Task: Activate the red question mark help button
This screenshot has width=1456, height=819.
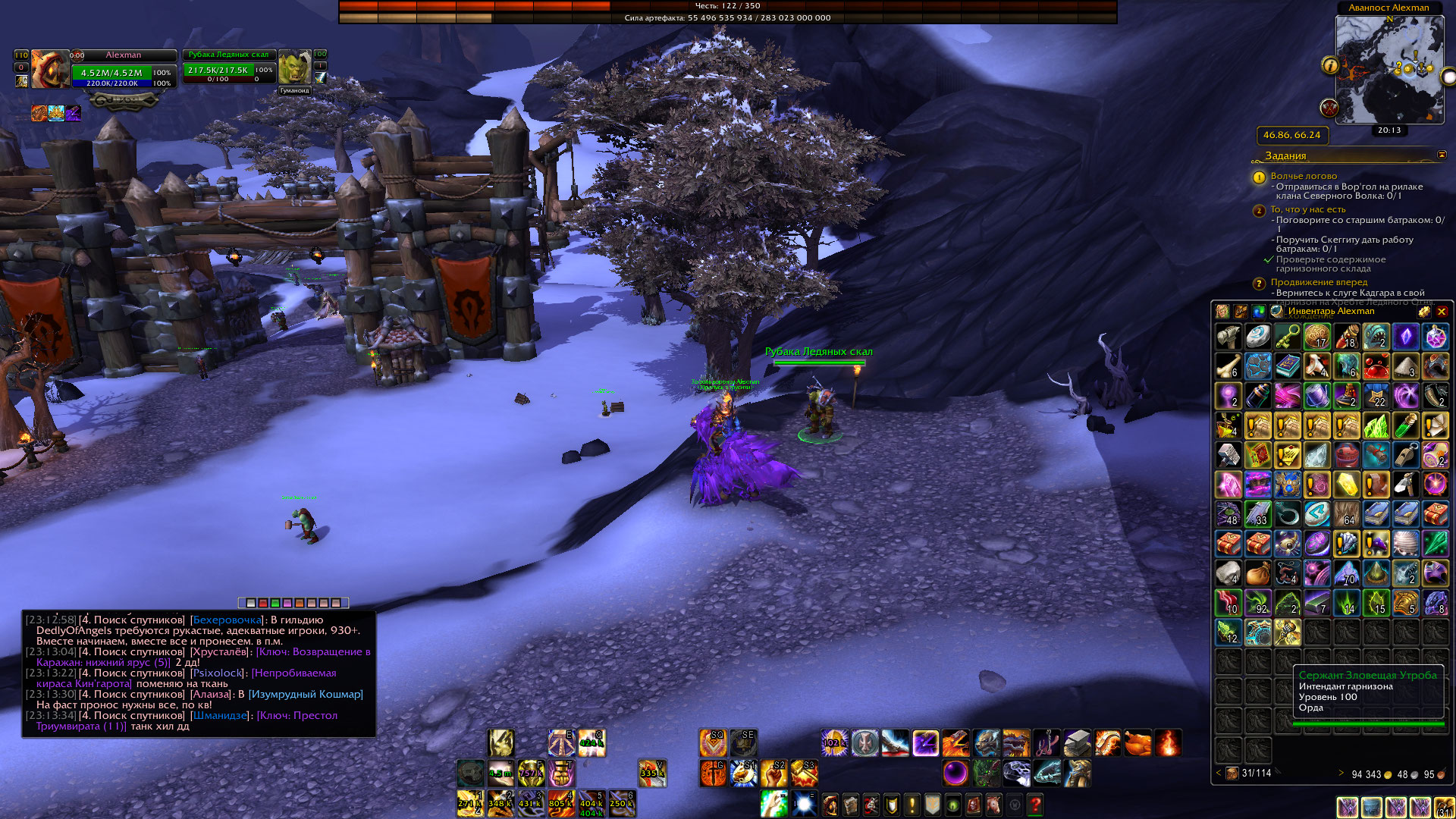Action: click(x=1035, y=804)
